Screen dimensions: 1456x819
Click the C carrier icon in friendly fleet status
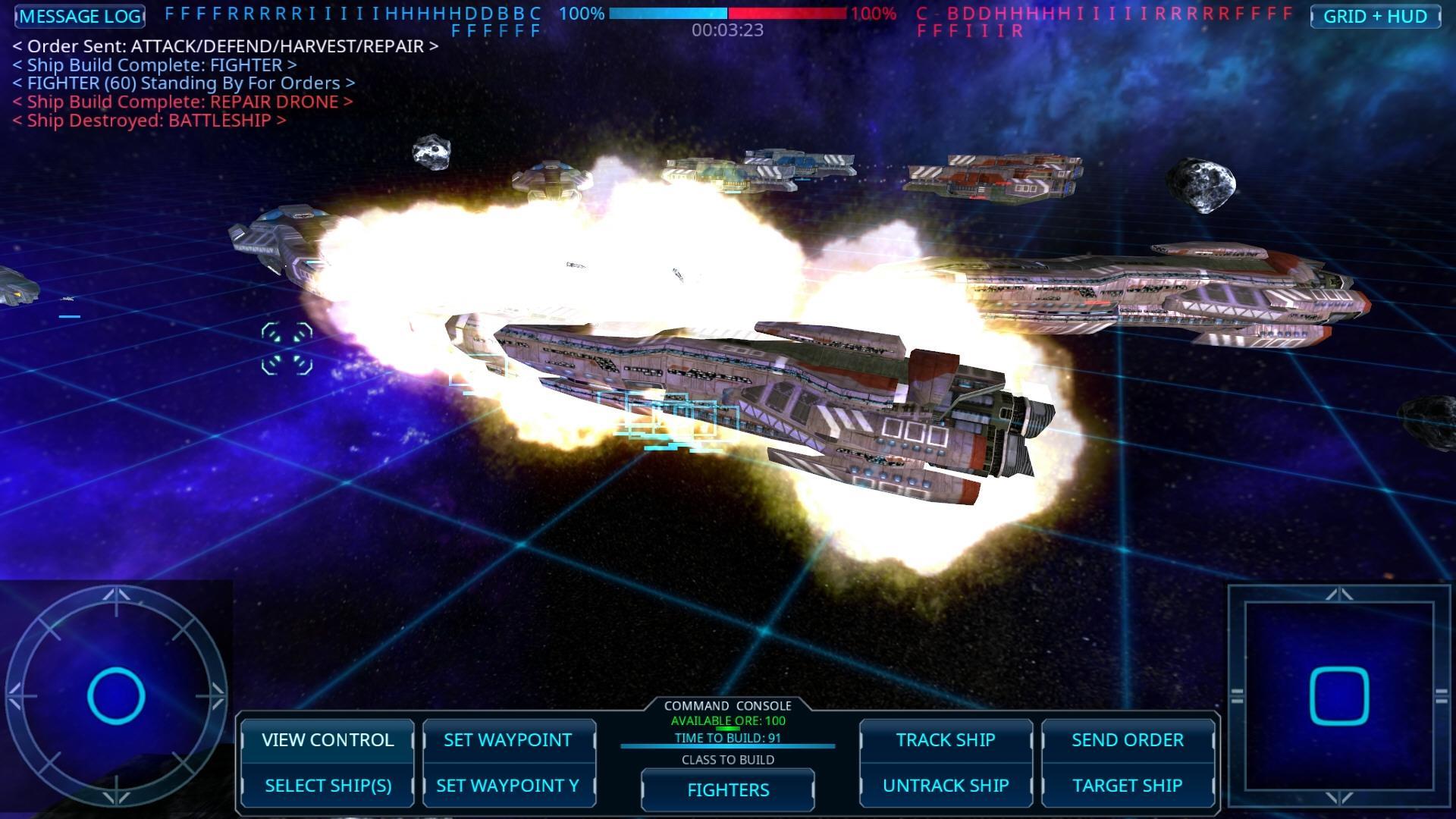(535, 13)
